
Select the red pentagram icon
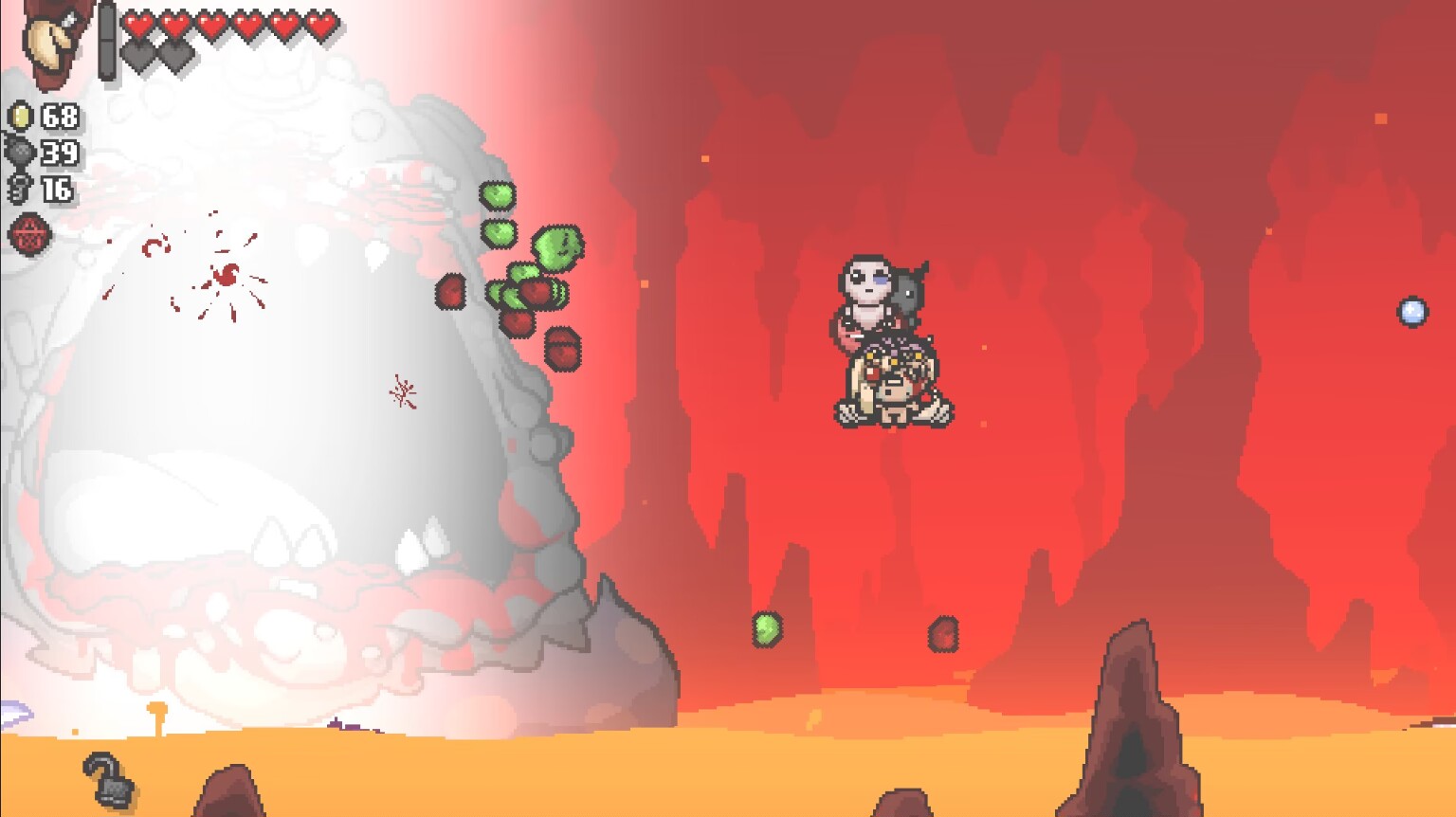pos(30,233)
